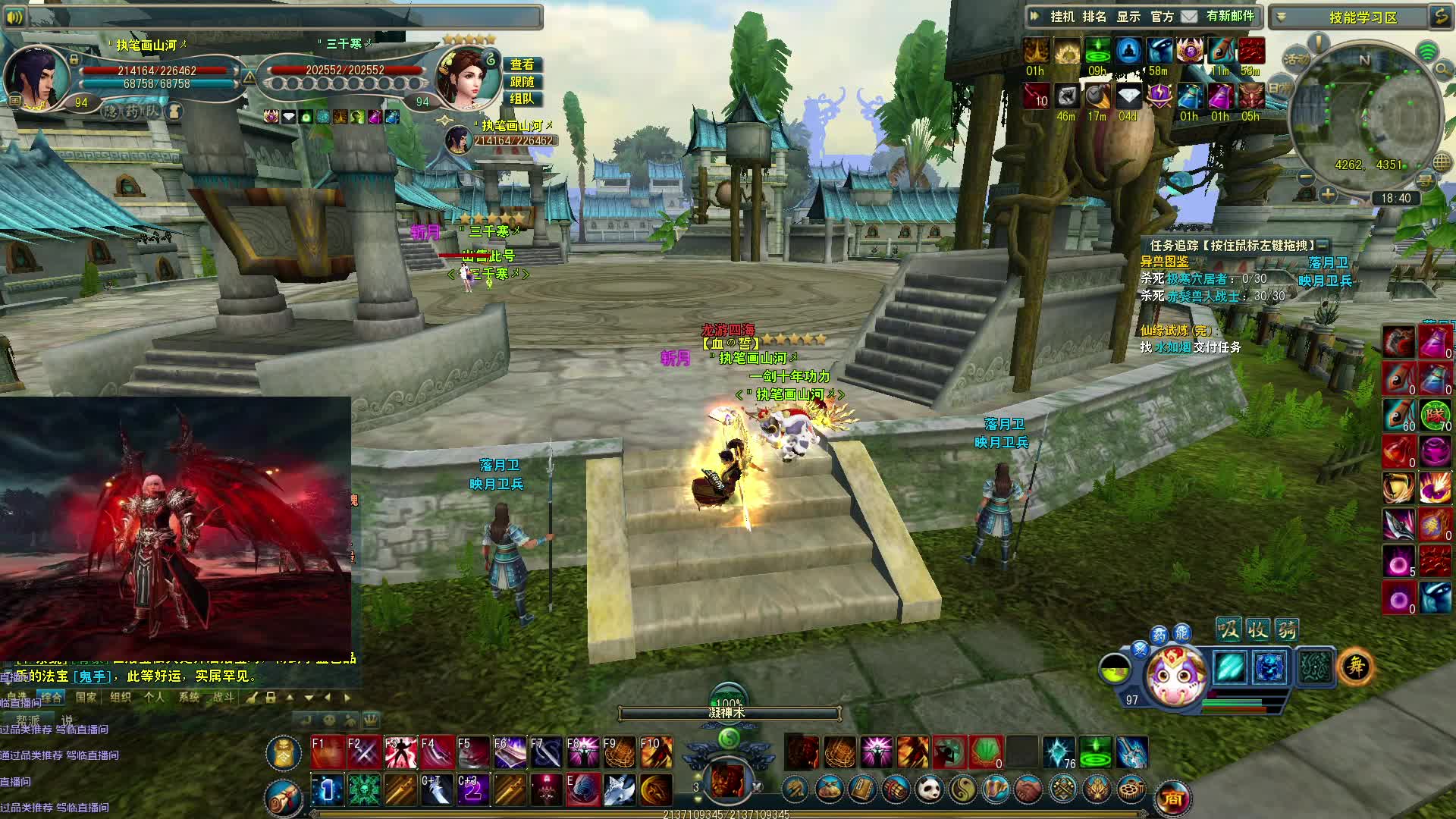Click the 跟随 follow target button
The width and height of the screenshot is (1456, 819).
[522, 82]
